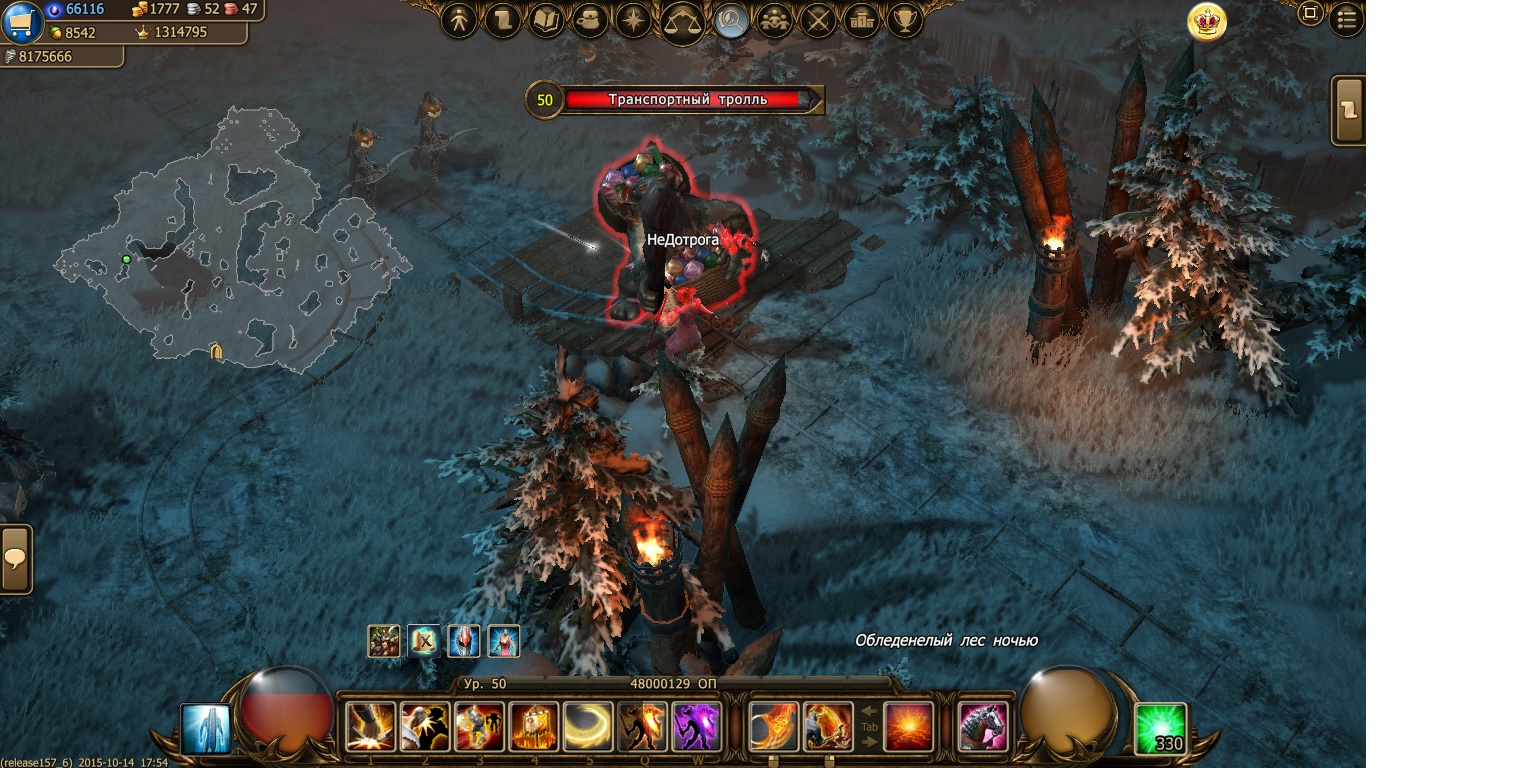Open the crossed swords PvP menu
1540x768 pixels.
coord(819,20)
